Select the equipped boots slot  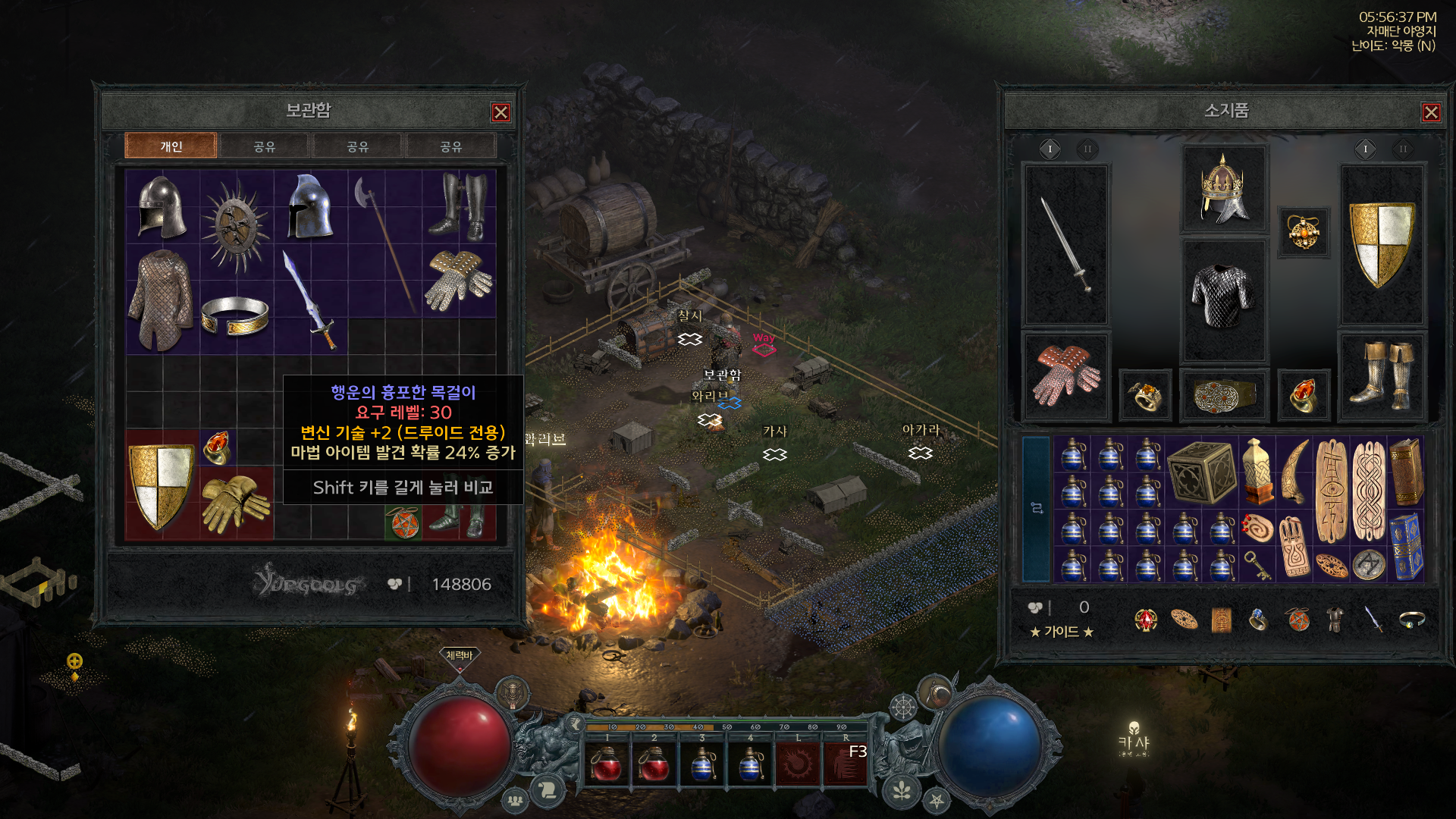pyautogui.click(x=1382, y=375)
